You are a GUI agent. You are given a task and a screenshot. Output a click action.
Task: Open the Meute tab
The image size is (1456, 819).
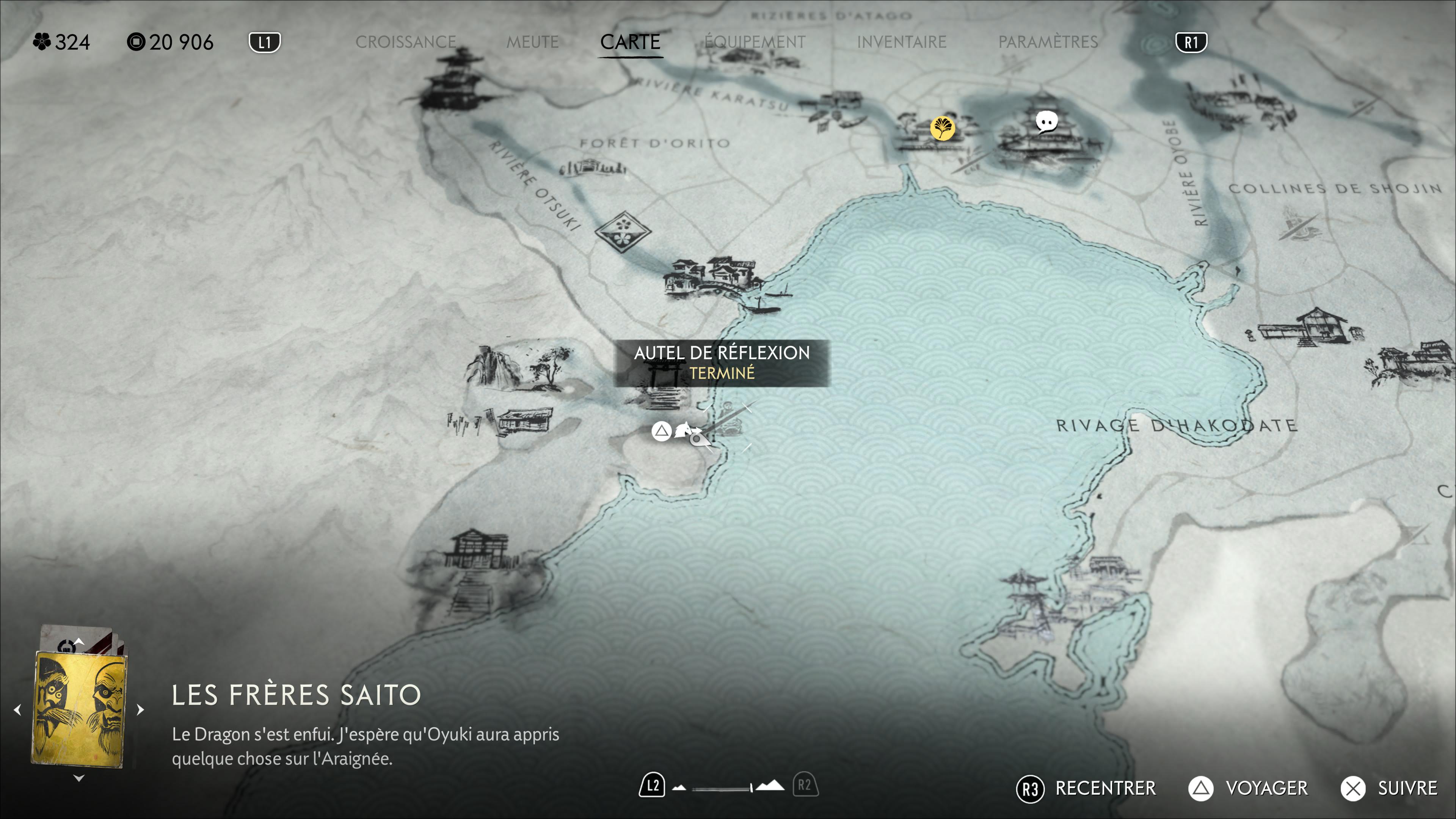click(x=532, y=42)
